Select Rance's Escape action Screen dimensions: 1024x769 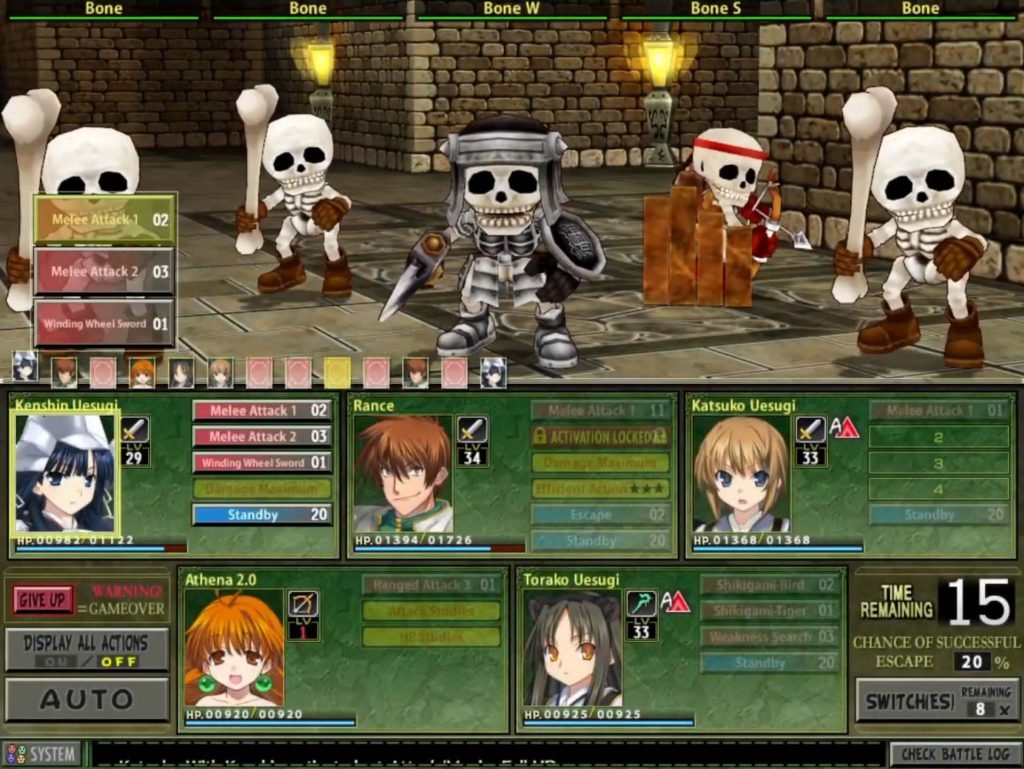(600, 515)
